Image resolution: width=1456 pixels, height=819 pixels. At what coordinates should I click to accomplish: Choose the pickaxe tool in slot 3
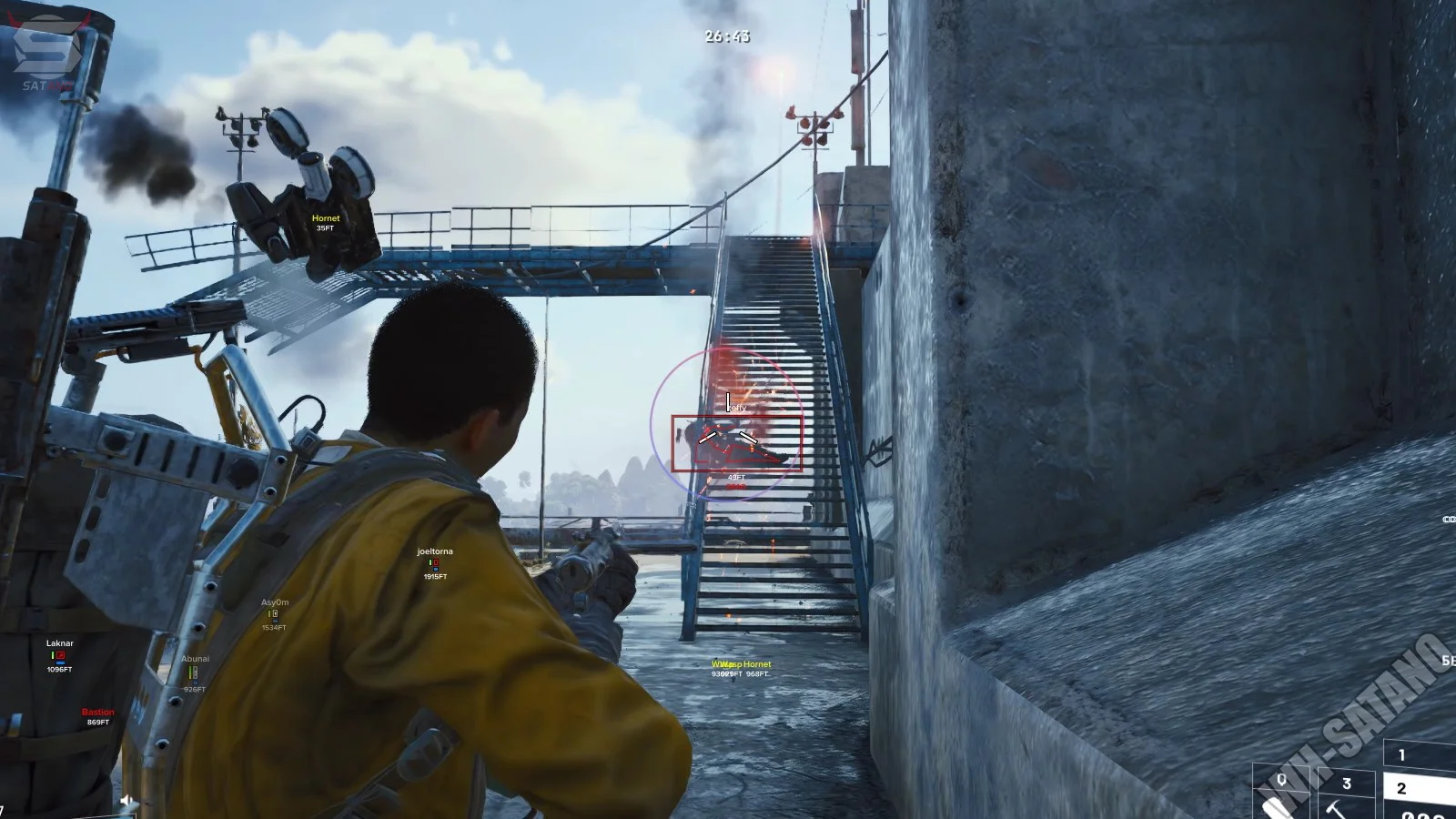click(x=1345, y=794)
